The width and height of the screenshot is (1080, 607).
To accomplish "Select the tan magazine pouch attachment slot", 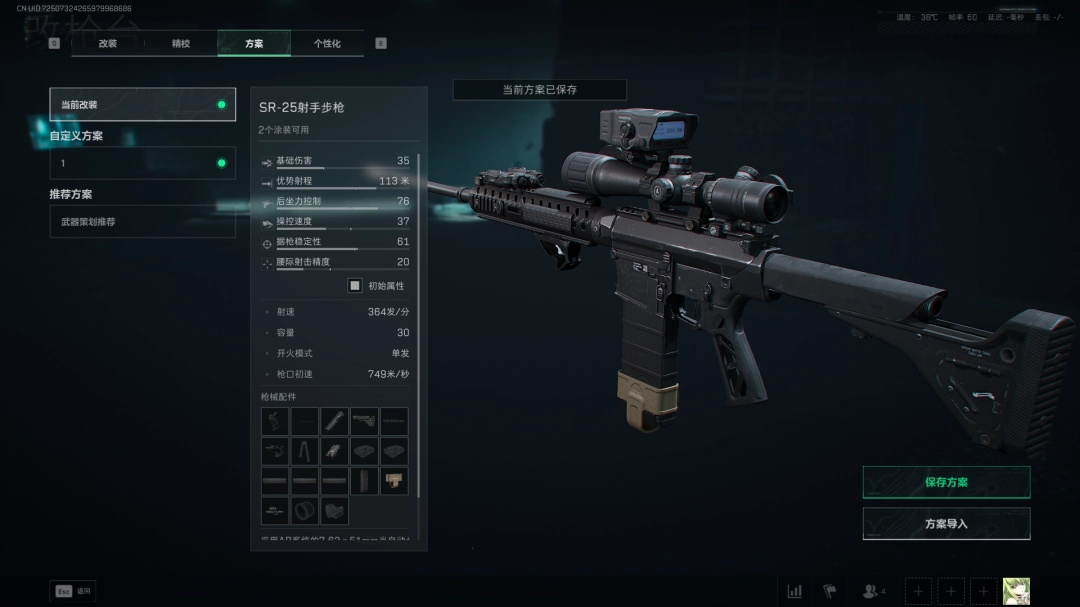I will 394,481.
